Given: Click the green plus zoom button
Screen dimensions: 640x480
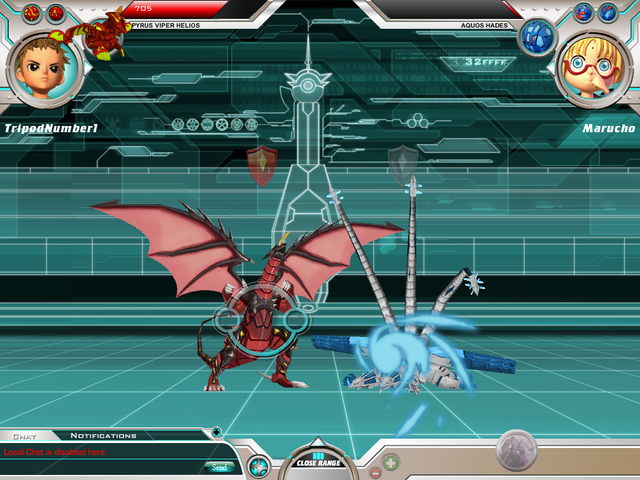Looking at the screenshot, I should 391,464.
